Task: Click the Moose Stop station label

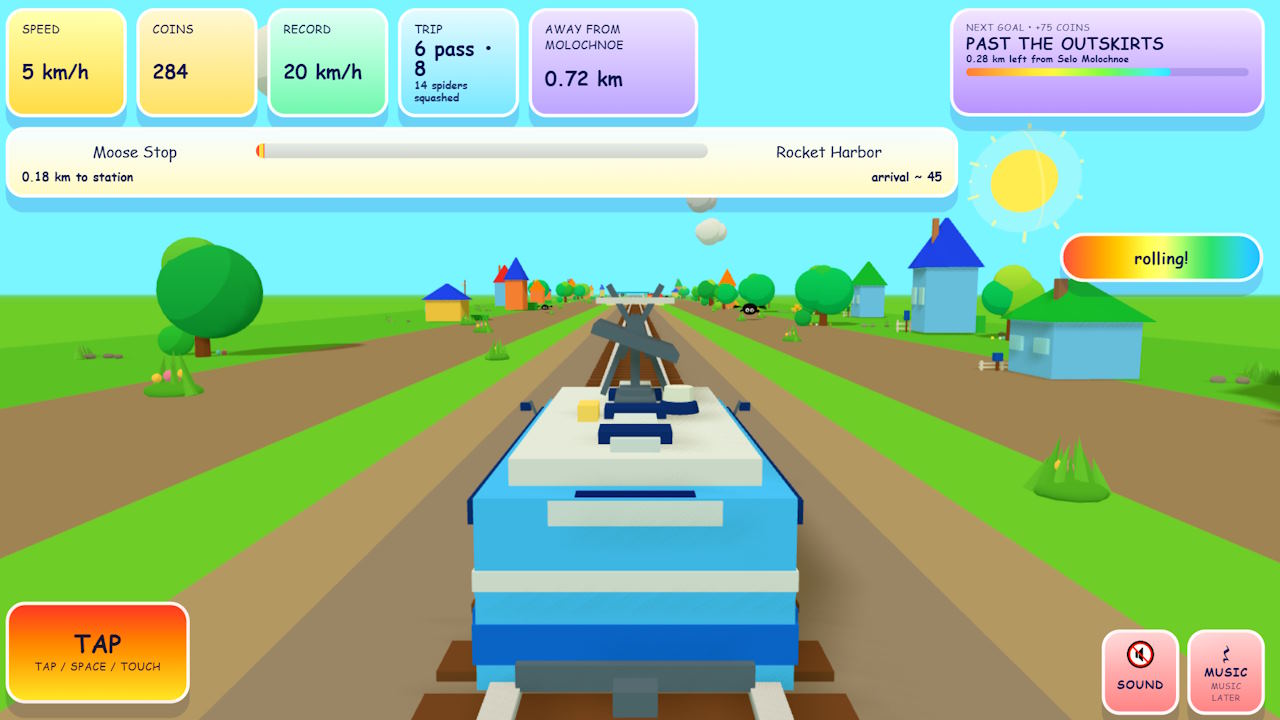Action: coord(135,152)
